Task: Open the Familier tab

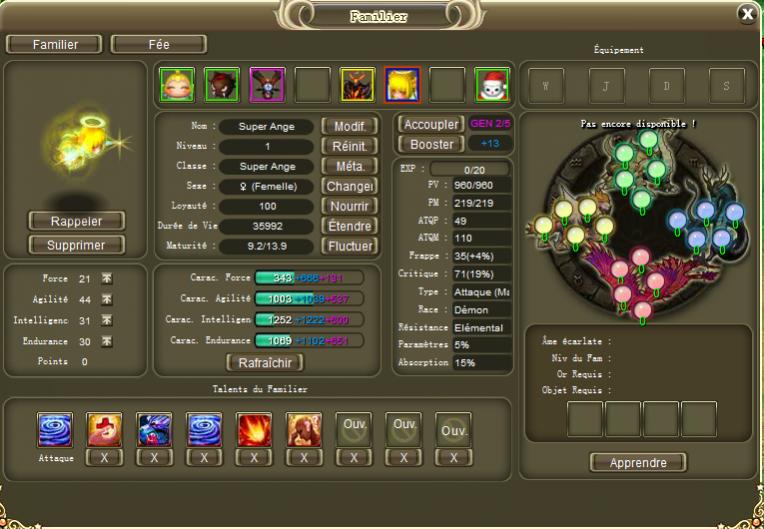Action: [55, 44]
